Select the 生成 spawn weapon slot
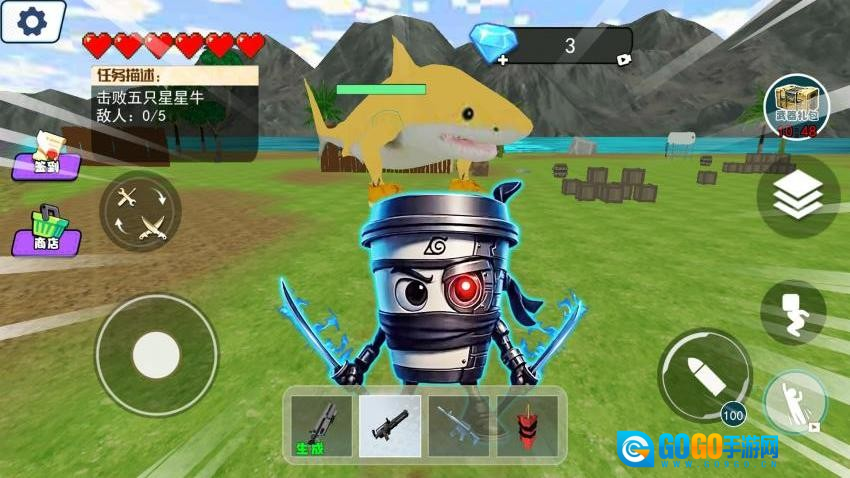 point(322,425)
